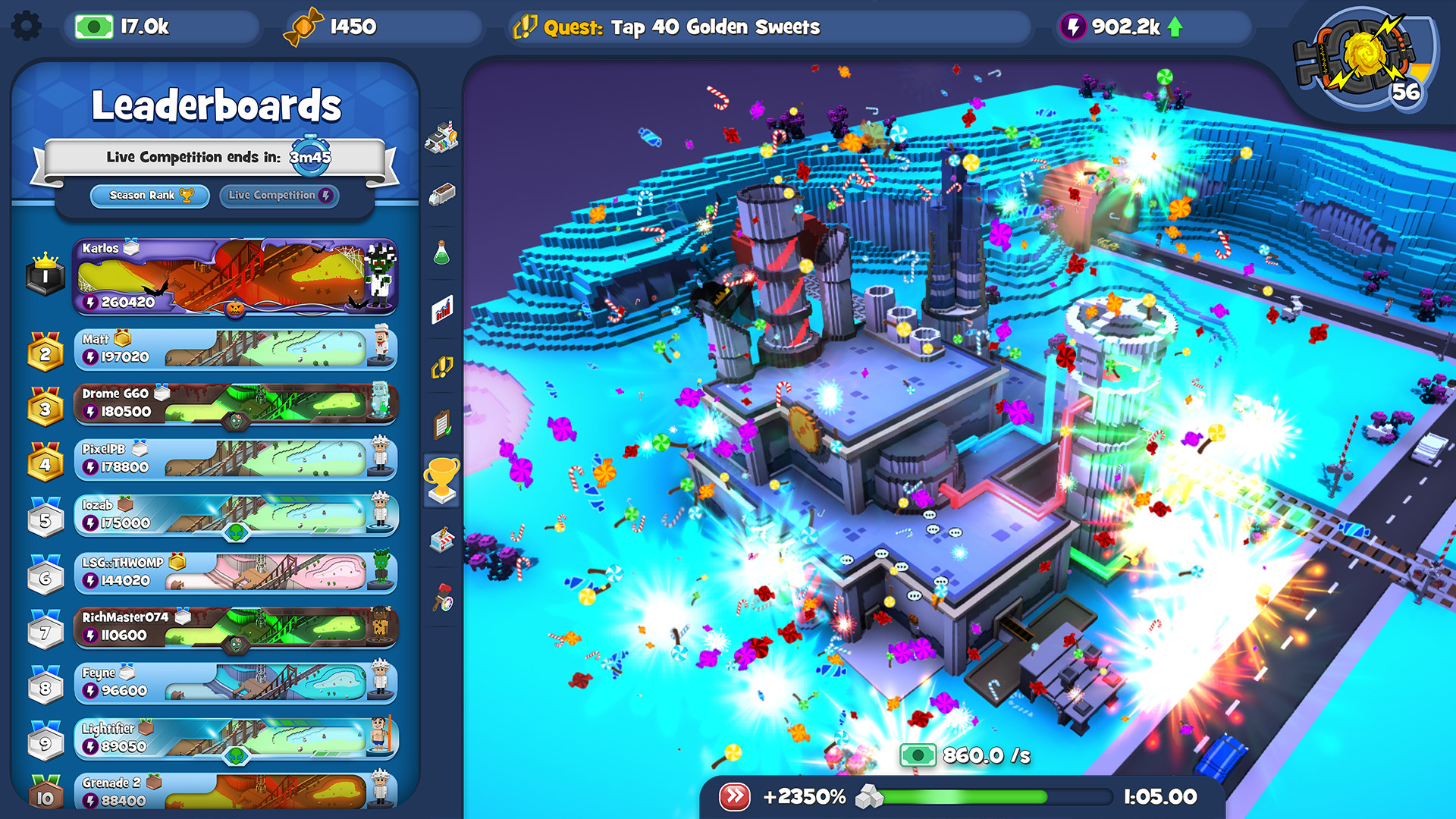Screen dimensions: 1456x819
Task: Open the delivery truck menu
Action: coord(441,192)
